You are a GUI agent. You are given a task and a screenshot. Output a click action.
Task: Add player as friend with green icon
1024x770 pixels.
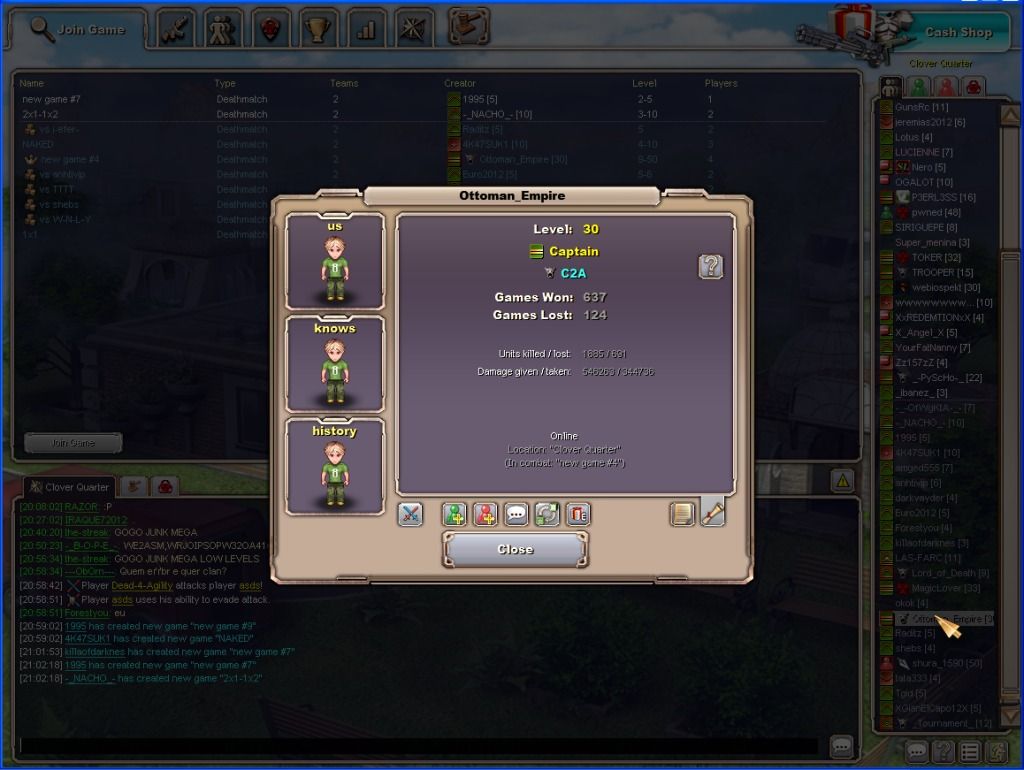pyautogui.click(x=455, y=514)
